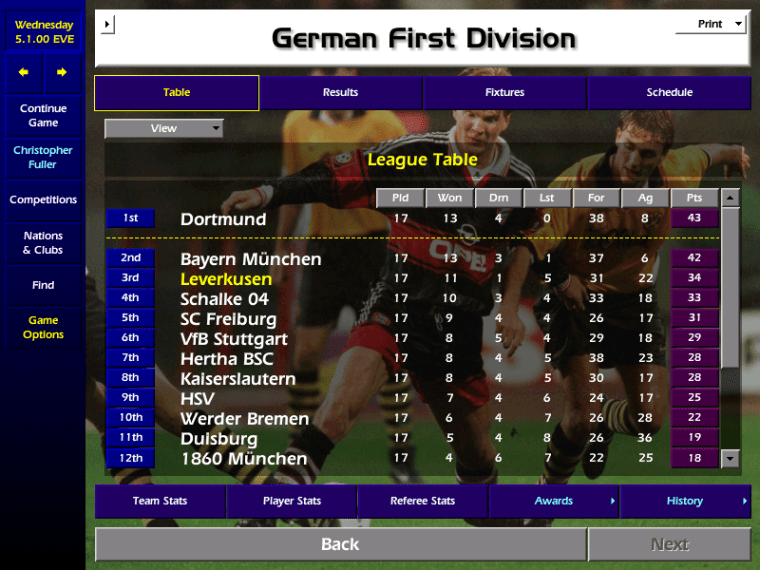Open the Find option
This screenshot has width=760, height=570.
(x=43, y=285)
